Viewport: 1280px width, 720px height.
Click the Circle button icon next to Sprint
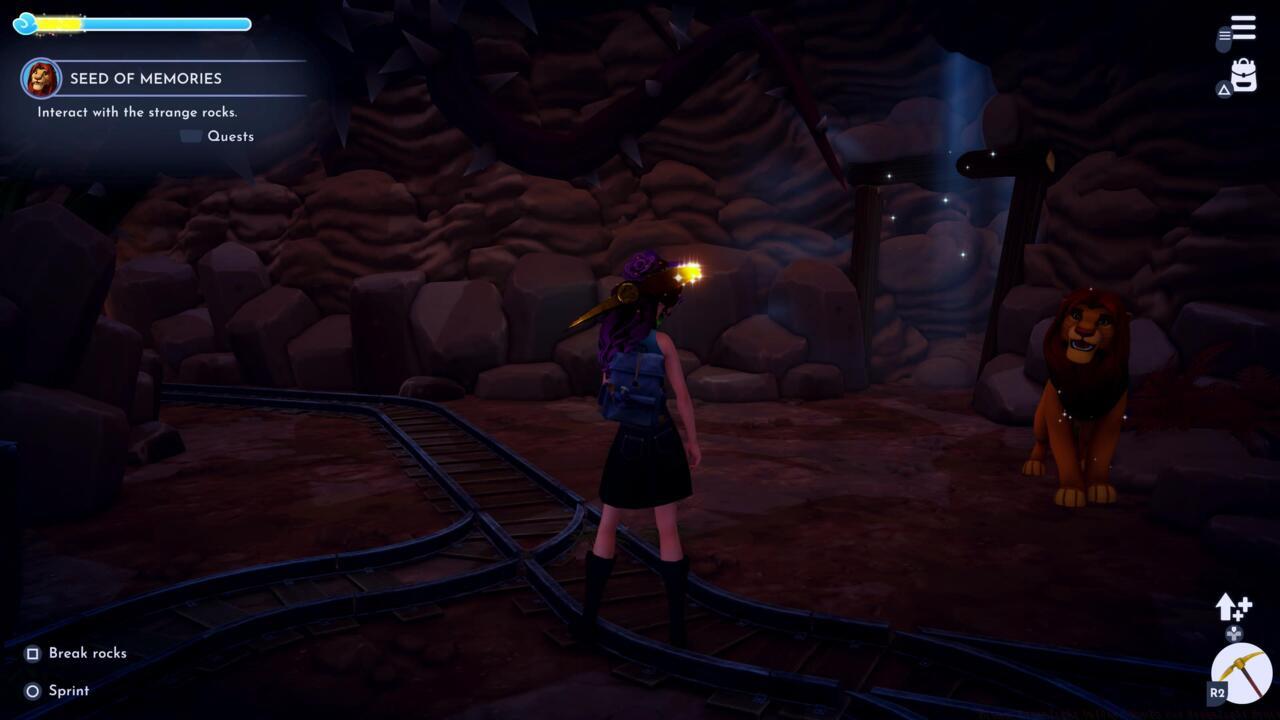pos(30,690)
